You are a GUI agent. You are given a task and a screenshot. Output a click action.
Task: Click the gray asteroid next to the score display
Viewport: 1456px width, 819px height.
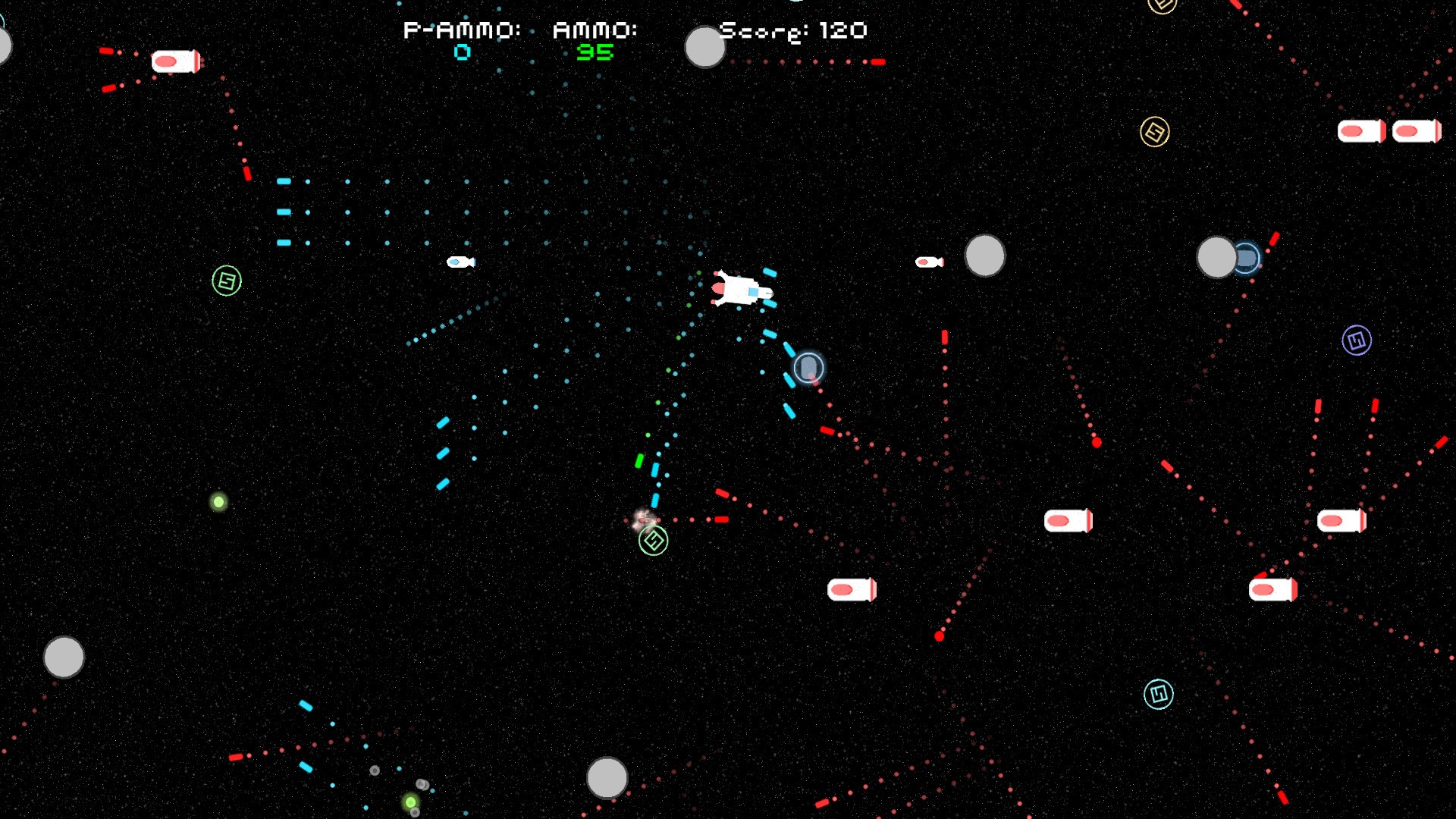[704, 47]
